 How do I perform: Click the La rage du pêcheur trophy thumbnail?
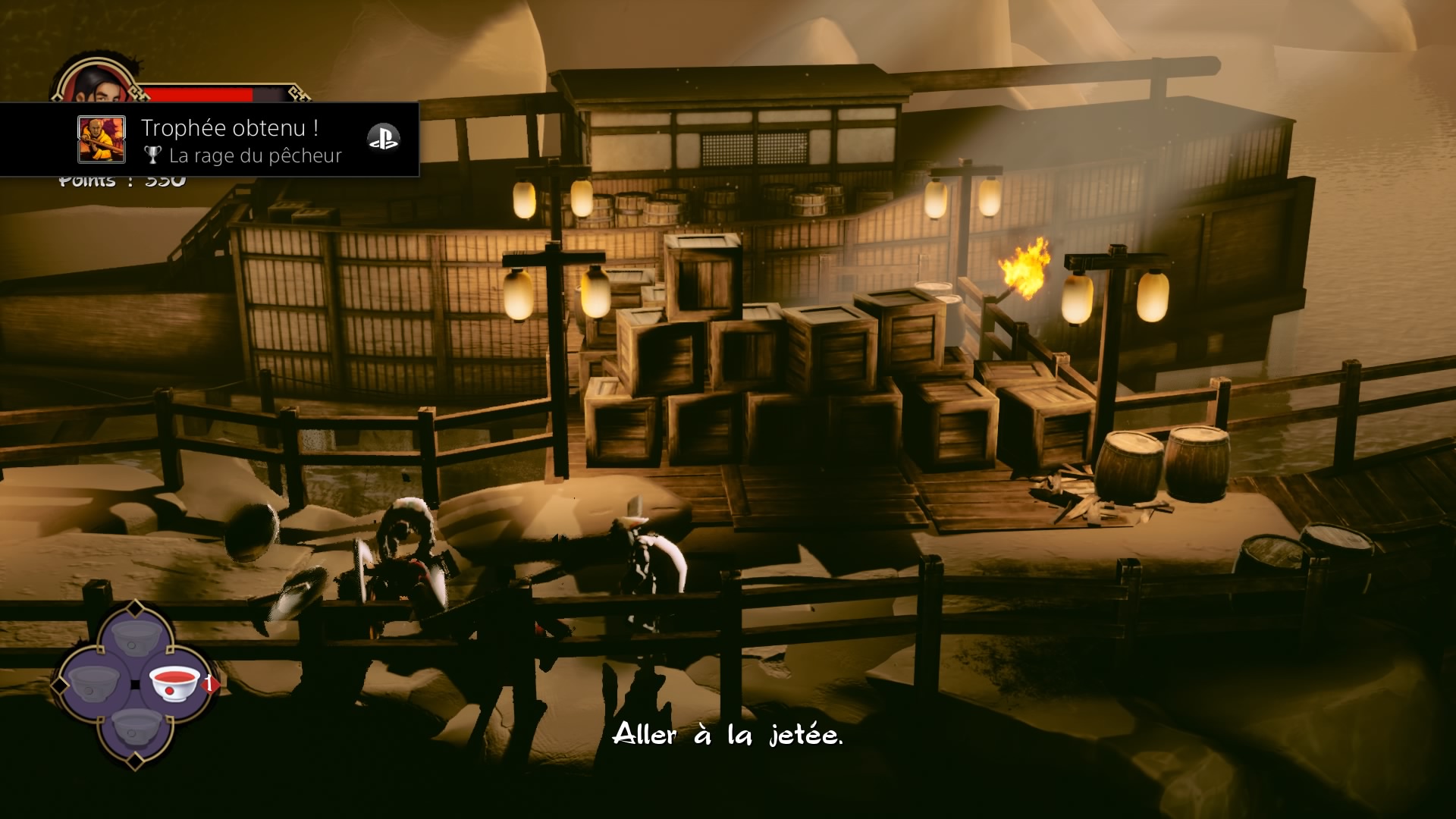(x=102, y=140)
